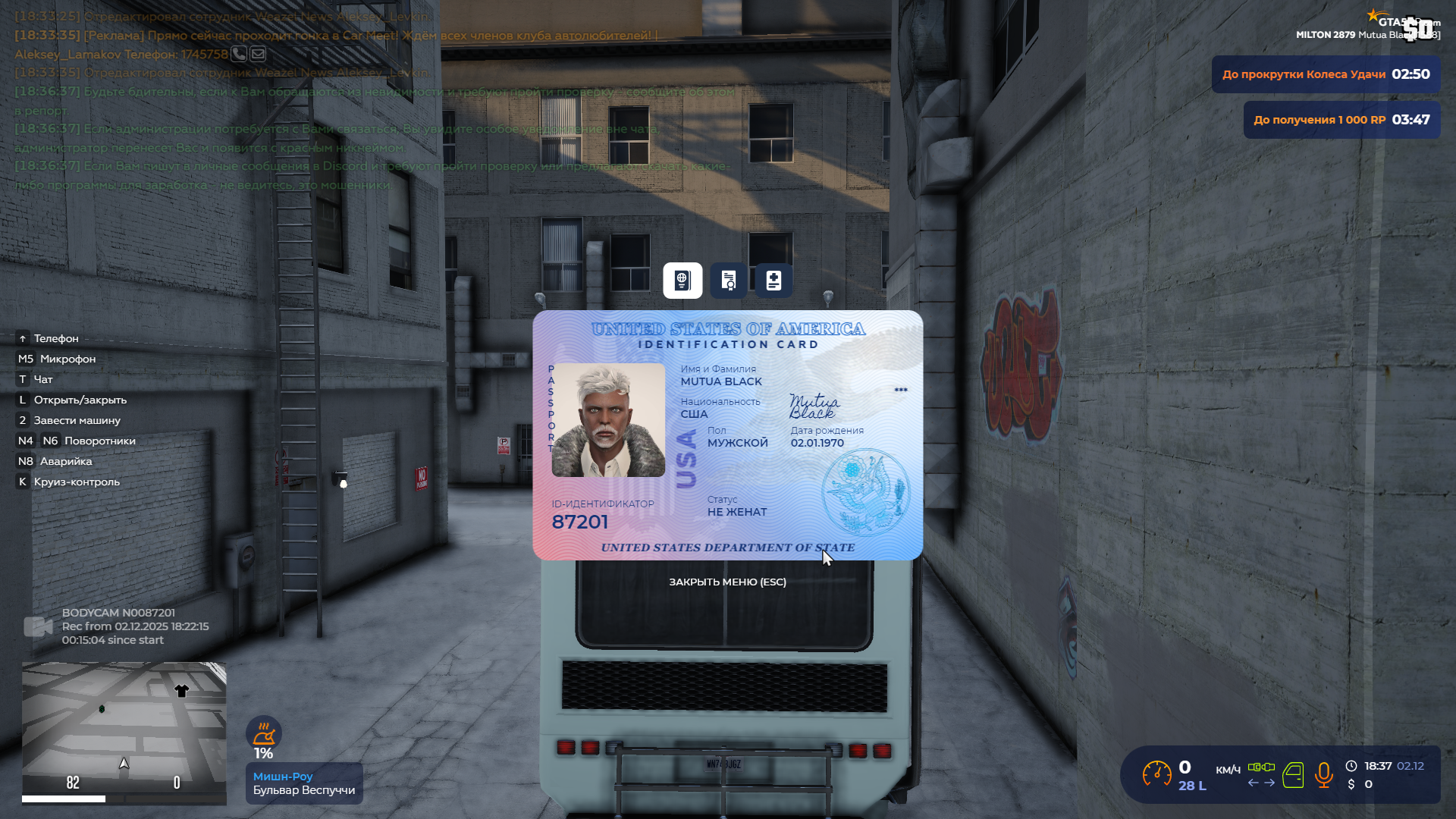Switch to the passport tab
The image size is (1456, 819).
(682, 281)
